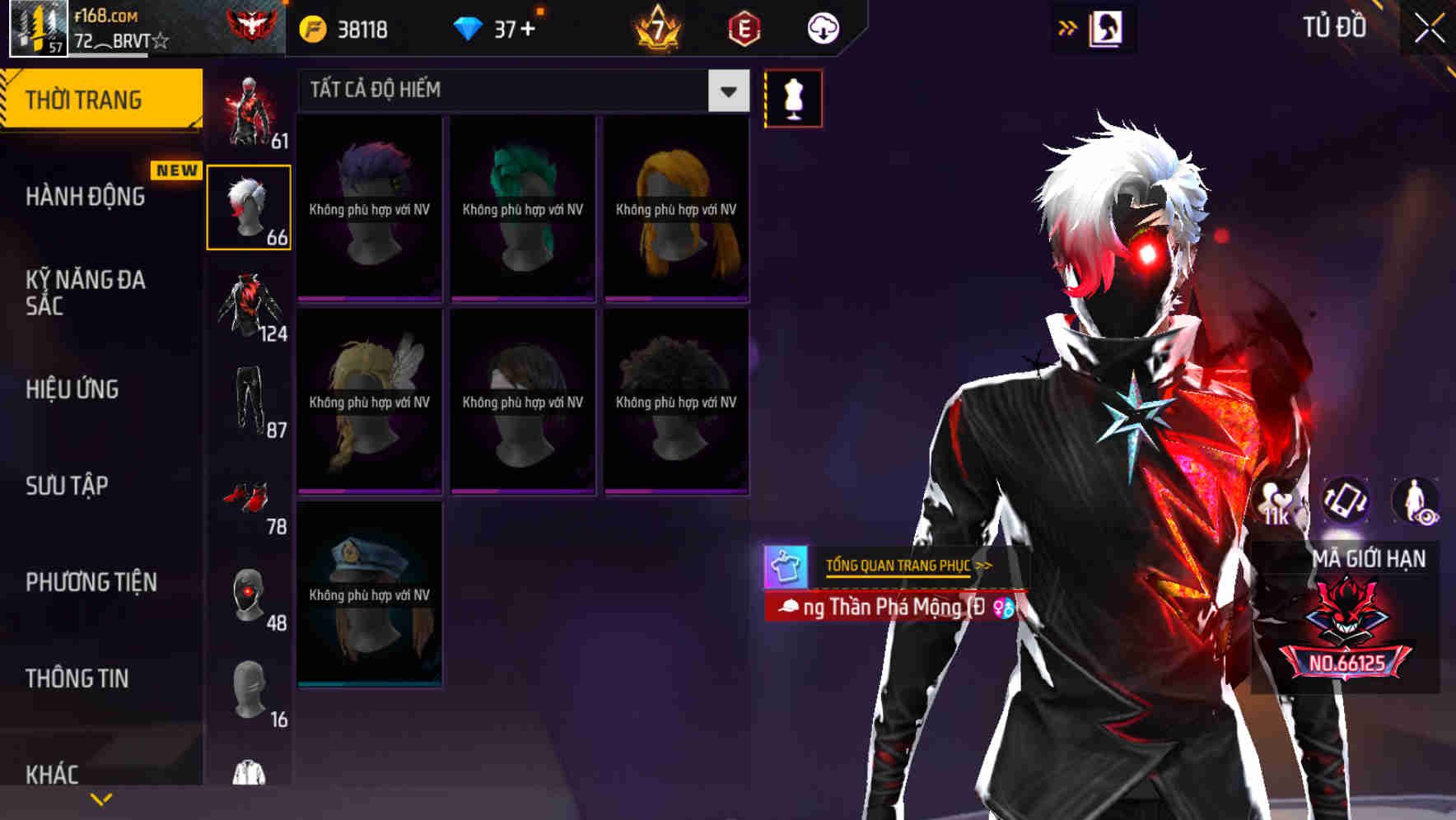This screenshot has height=820, width=1456.
Task: Click the >> arrows near the wardrobe icon
Action: point(1067,27)
